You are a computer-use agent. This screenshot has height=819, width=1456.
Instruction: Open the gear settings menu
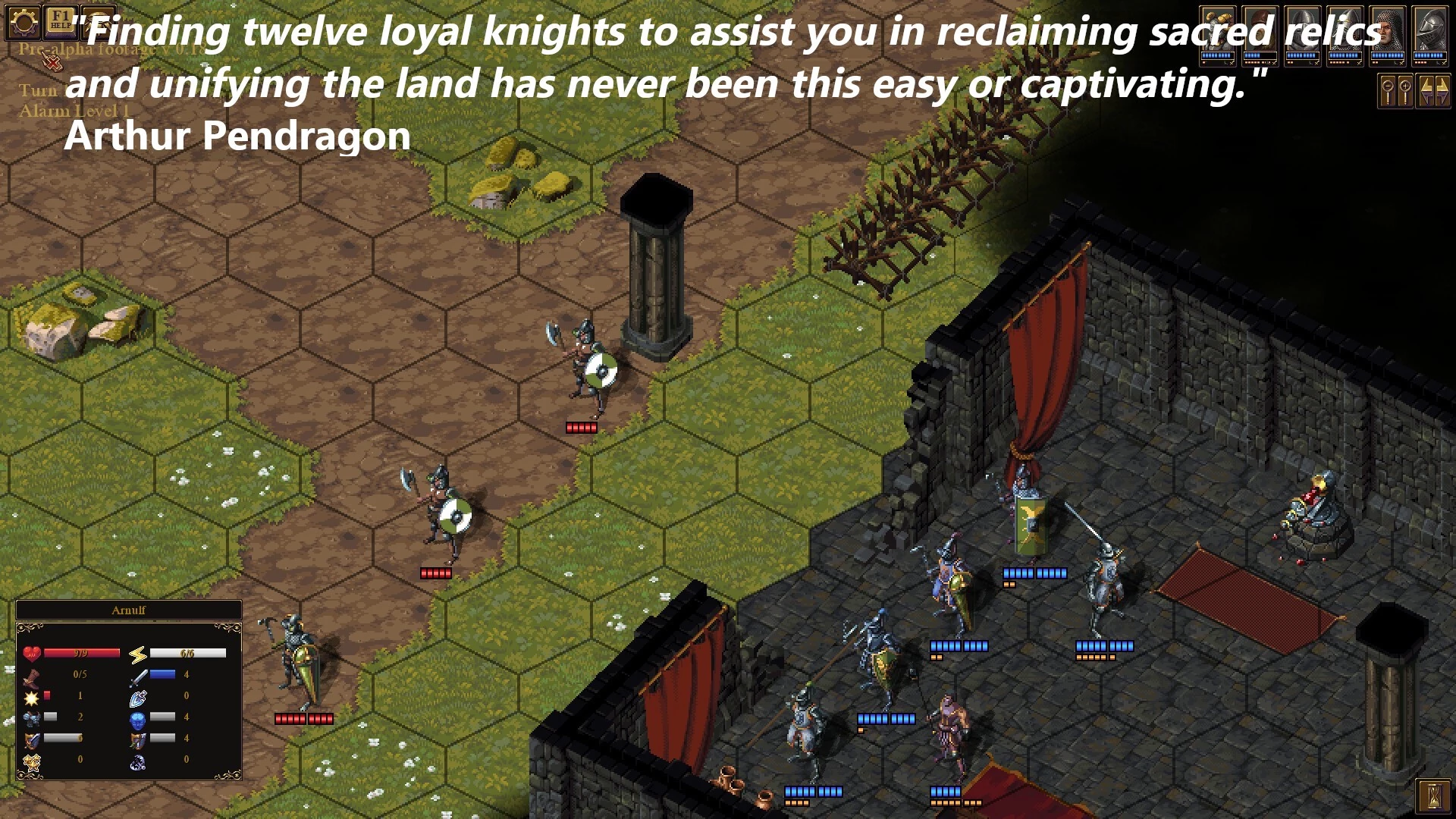[23, 23]
